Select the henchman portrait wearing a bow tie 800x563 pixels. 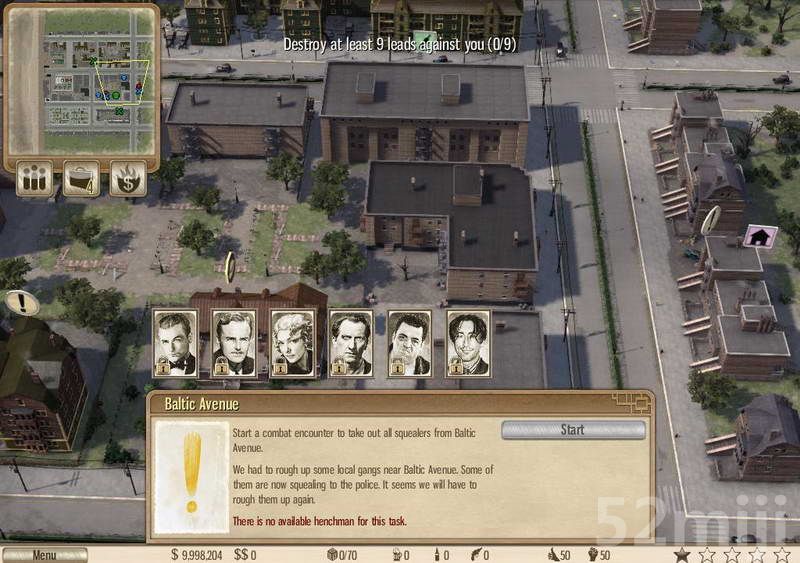point(174,343)
